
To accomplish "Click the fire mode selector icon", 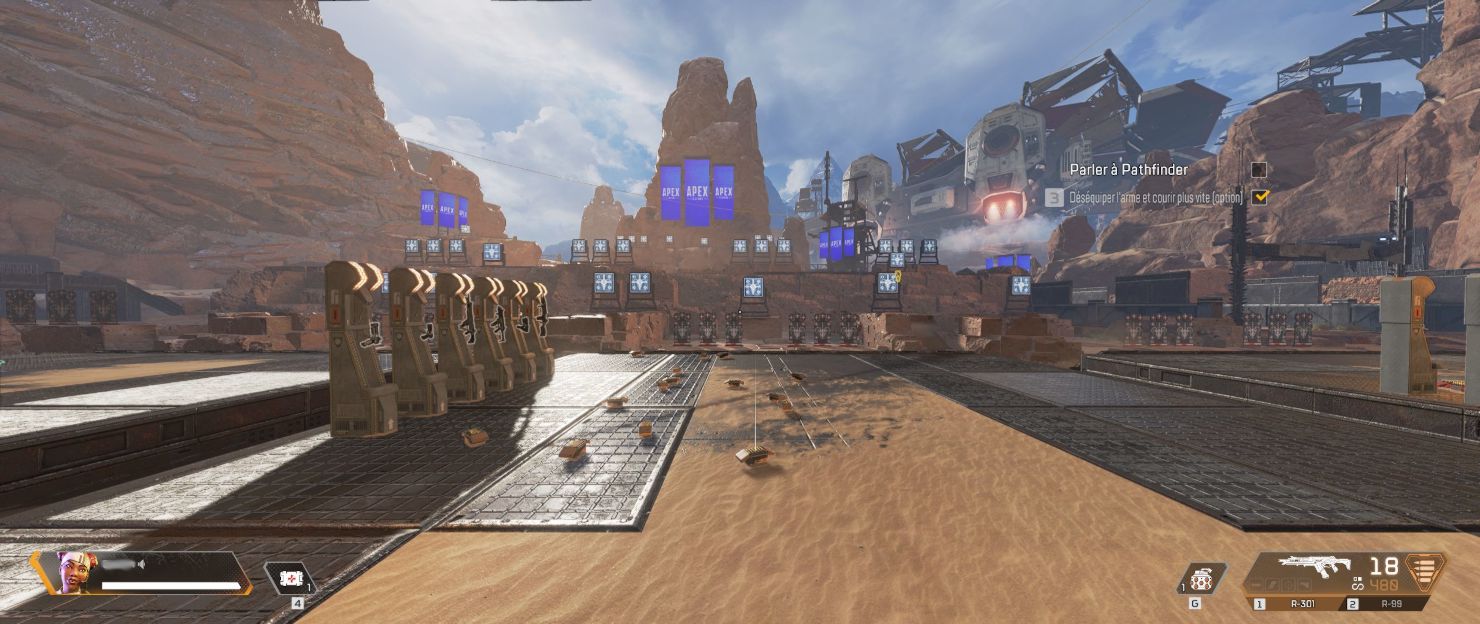I will click(1357, 582).
